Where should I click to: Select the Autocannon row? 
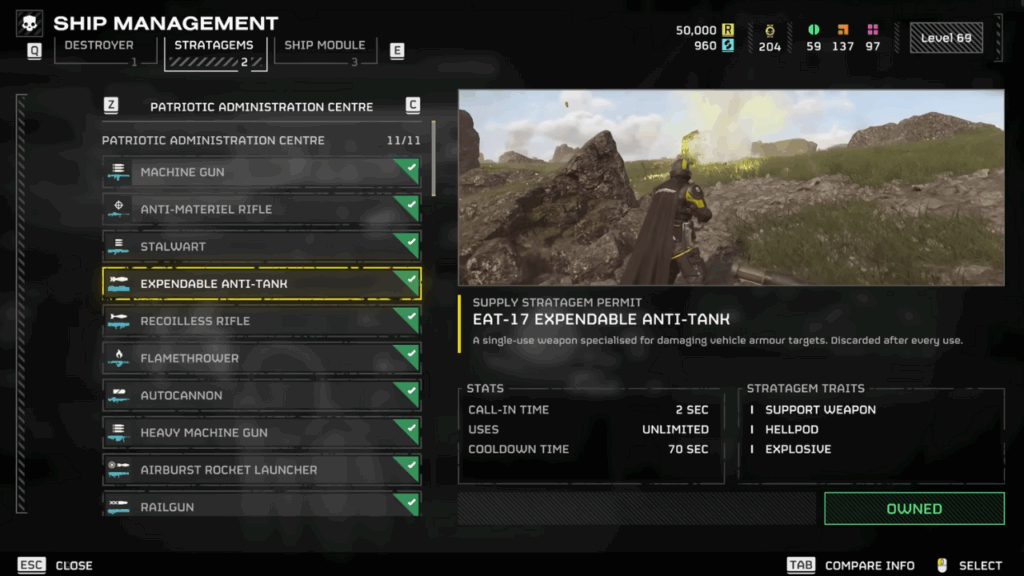pos(261,395)
